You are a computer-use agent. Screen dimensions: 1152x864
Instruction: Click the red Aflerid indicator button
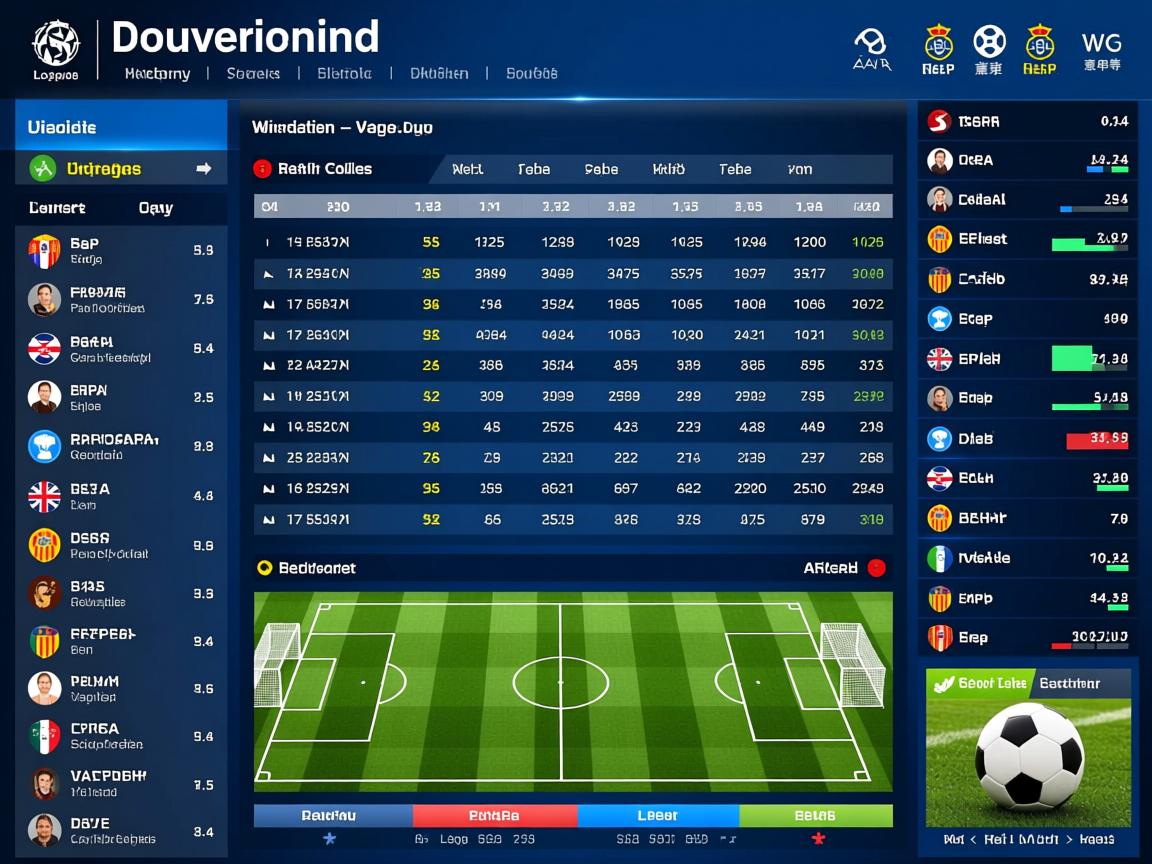[876, 568]
